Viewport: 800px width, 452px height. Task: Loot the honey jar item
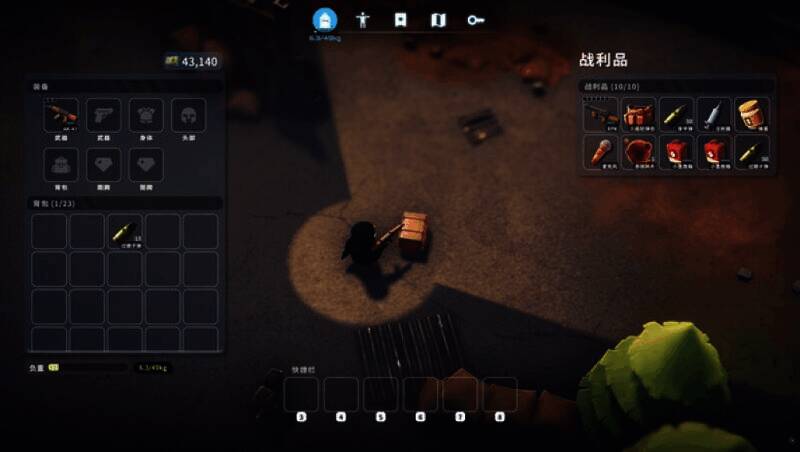pos(752,114)
